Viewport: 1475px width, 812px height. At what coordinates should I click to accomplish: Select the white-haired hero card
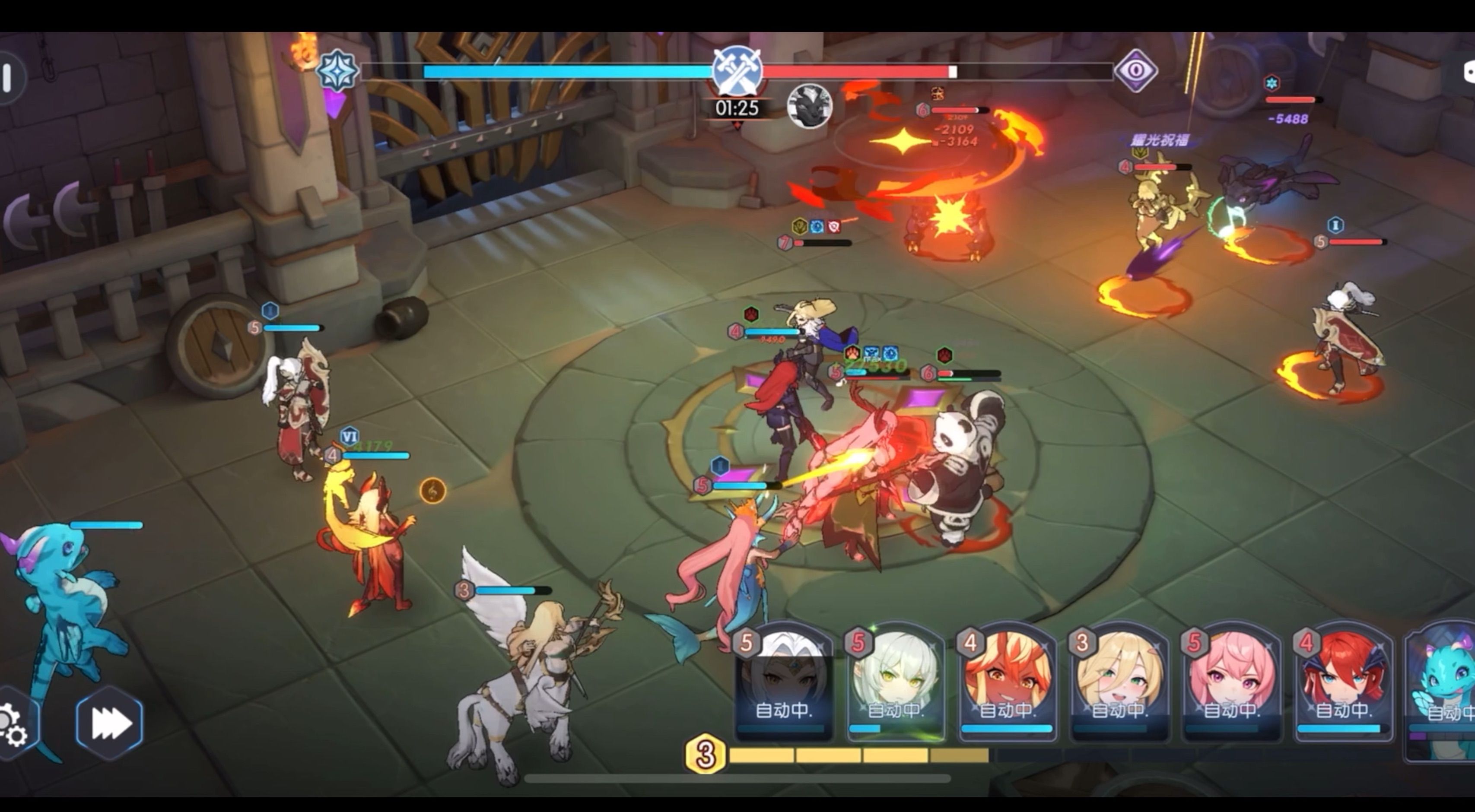(x=783, y=684)
